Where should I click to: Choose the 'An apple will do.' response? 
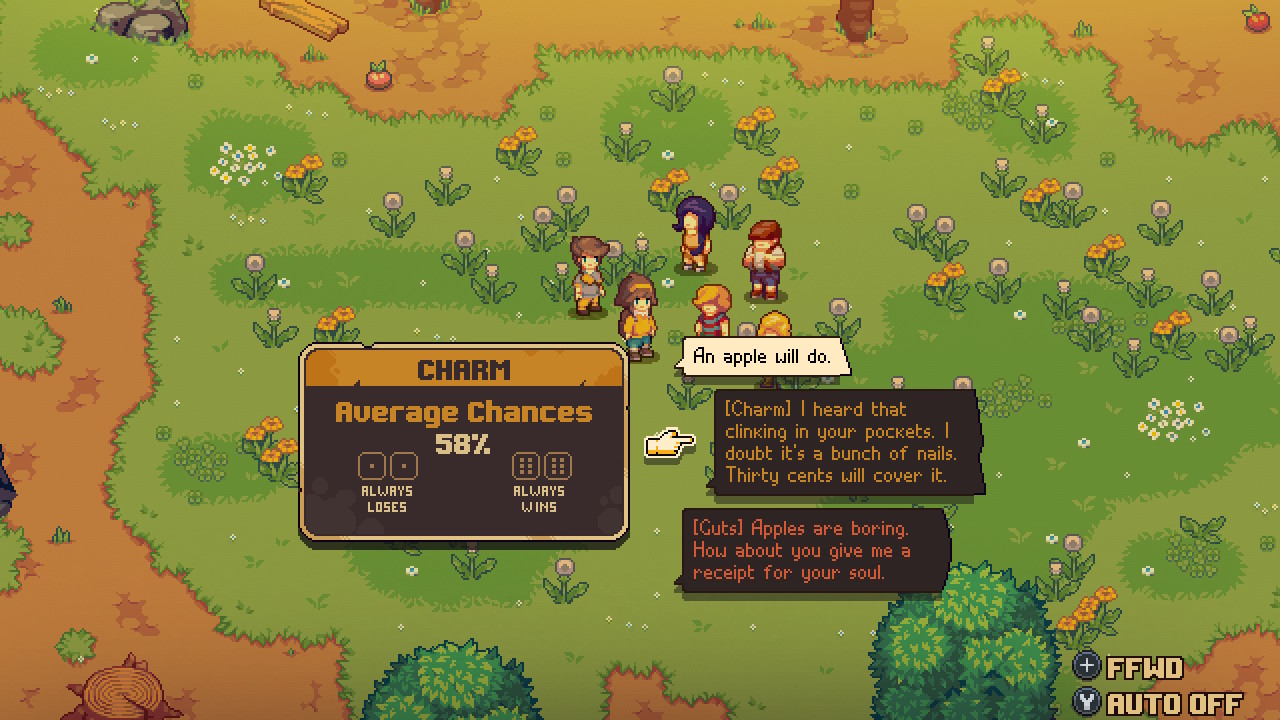tap(763, 355)
